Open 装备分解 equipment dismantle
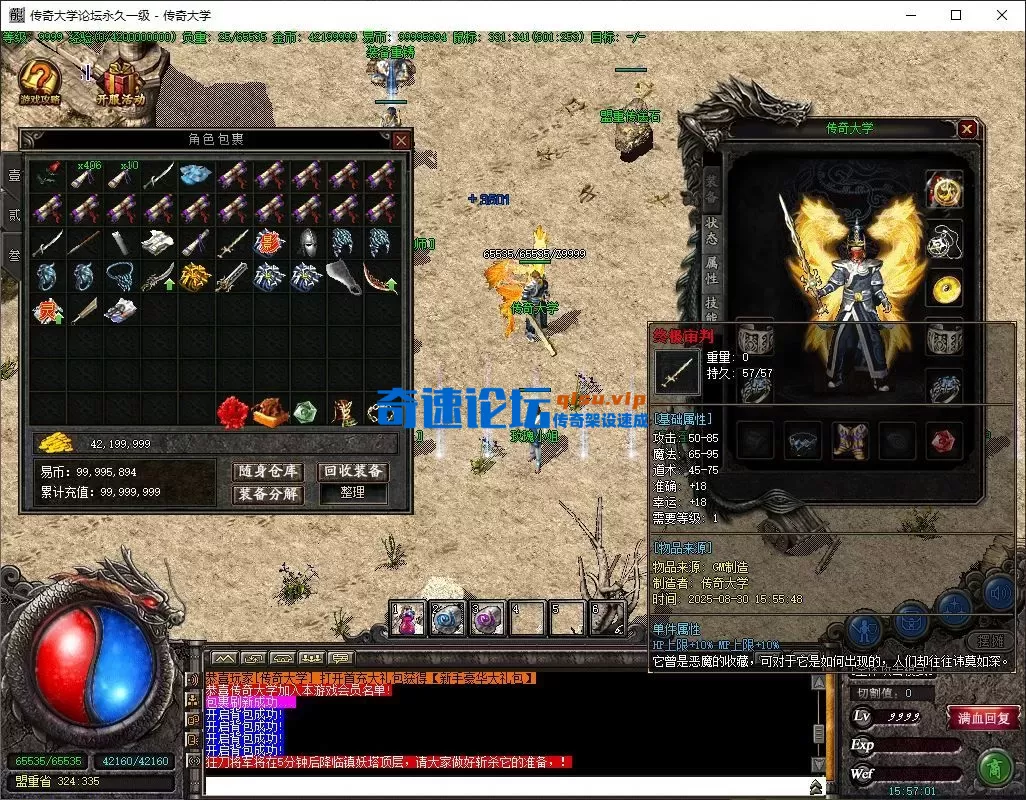Screen dimensions: 1026x800 (x=268, y=494)
